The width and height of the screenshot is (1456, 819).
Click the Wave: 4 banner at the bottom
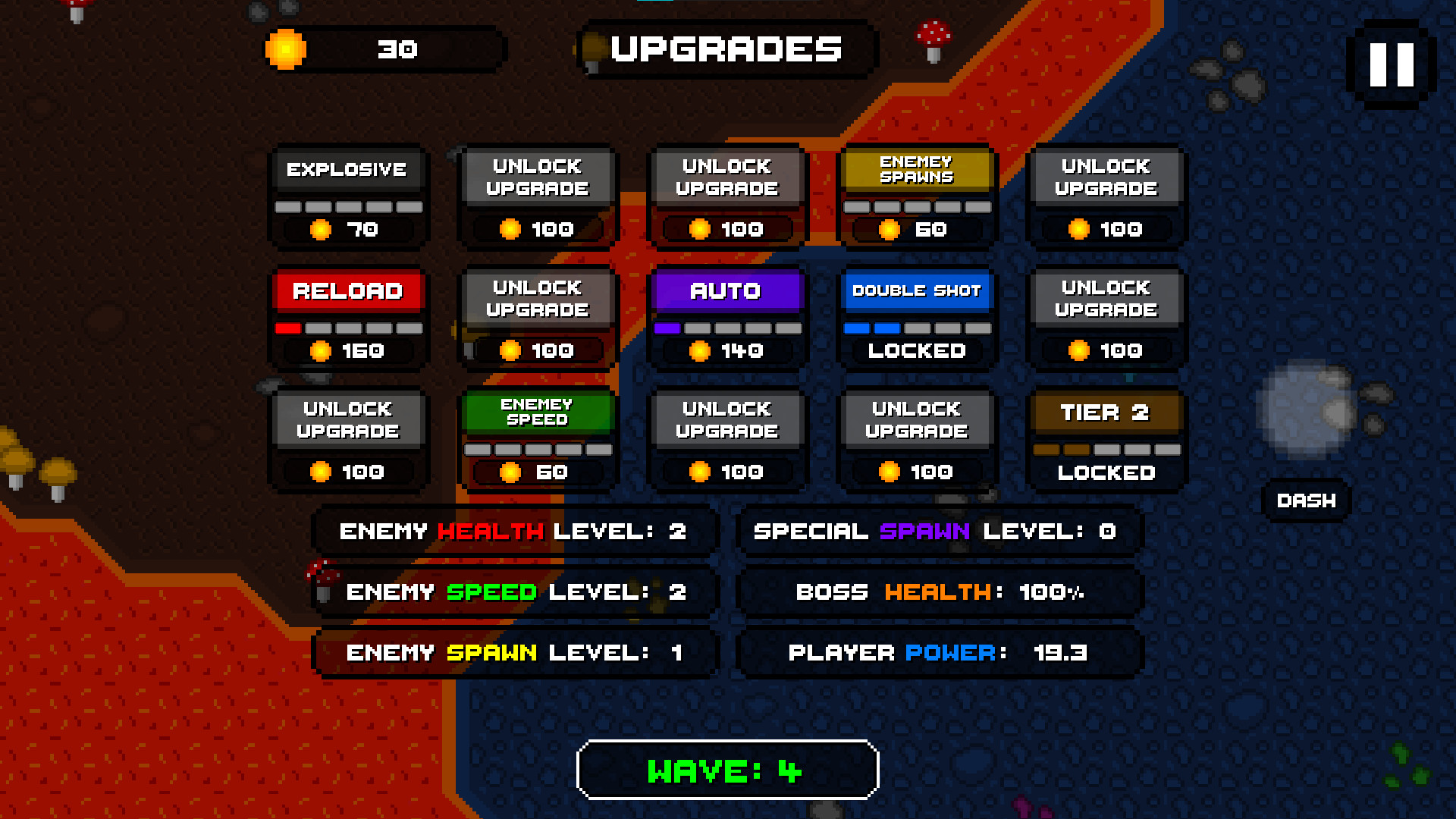pos(726,769)
